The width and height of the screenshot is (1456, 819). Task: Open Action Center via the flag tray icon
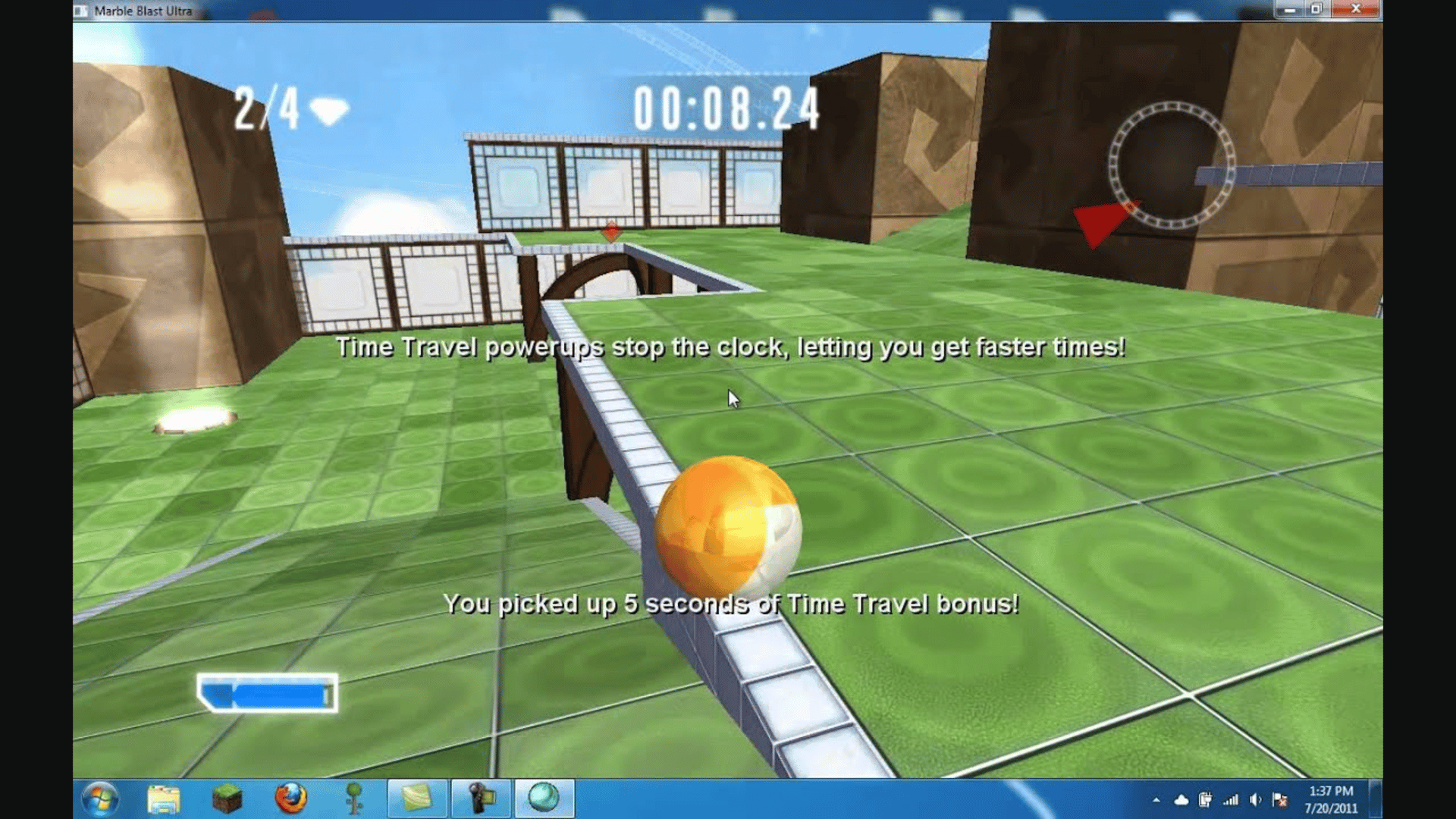click(1279, 799)
